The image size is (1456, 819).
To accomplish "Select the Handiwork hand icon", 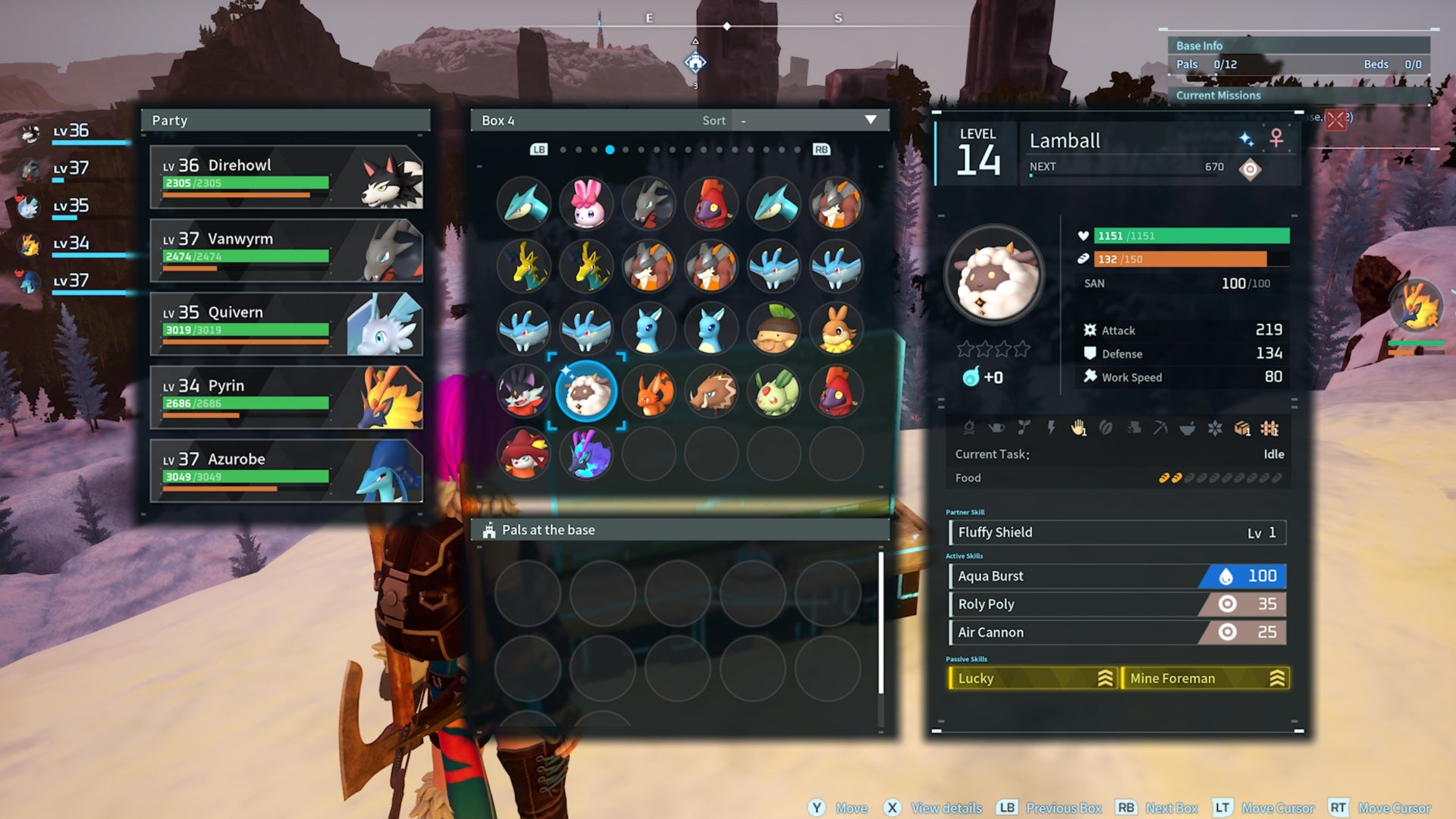I will coord(1078,428).
